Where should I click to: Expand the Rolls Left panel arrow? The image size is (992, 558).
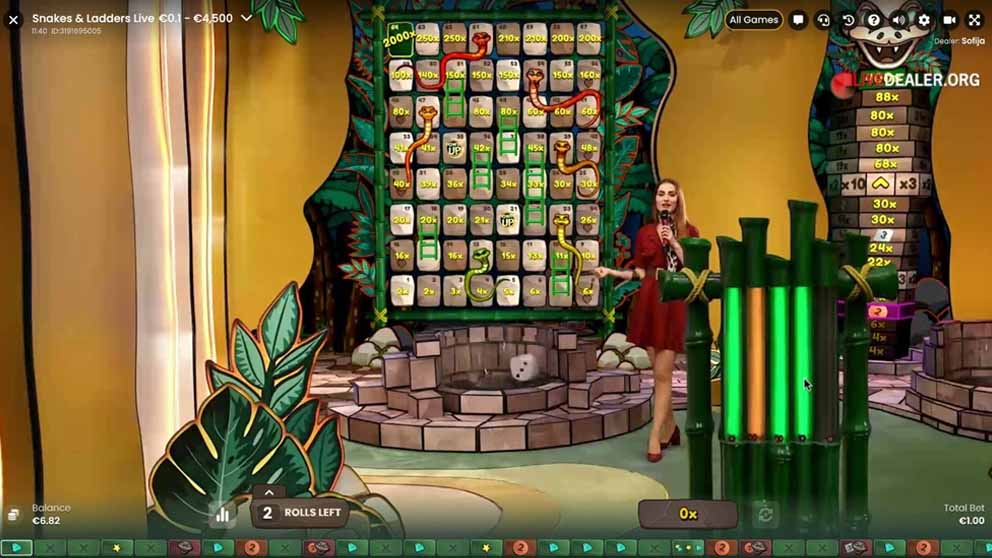[268, 492]
